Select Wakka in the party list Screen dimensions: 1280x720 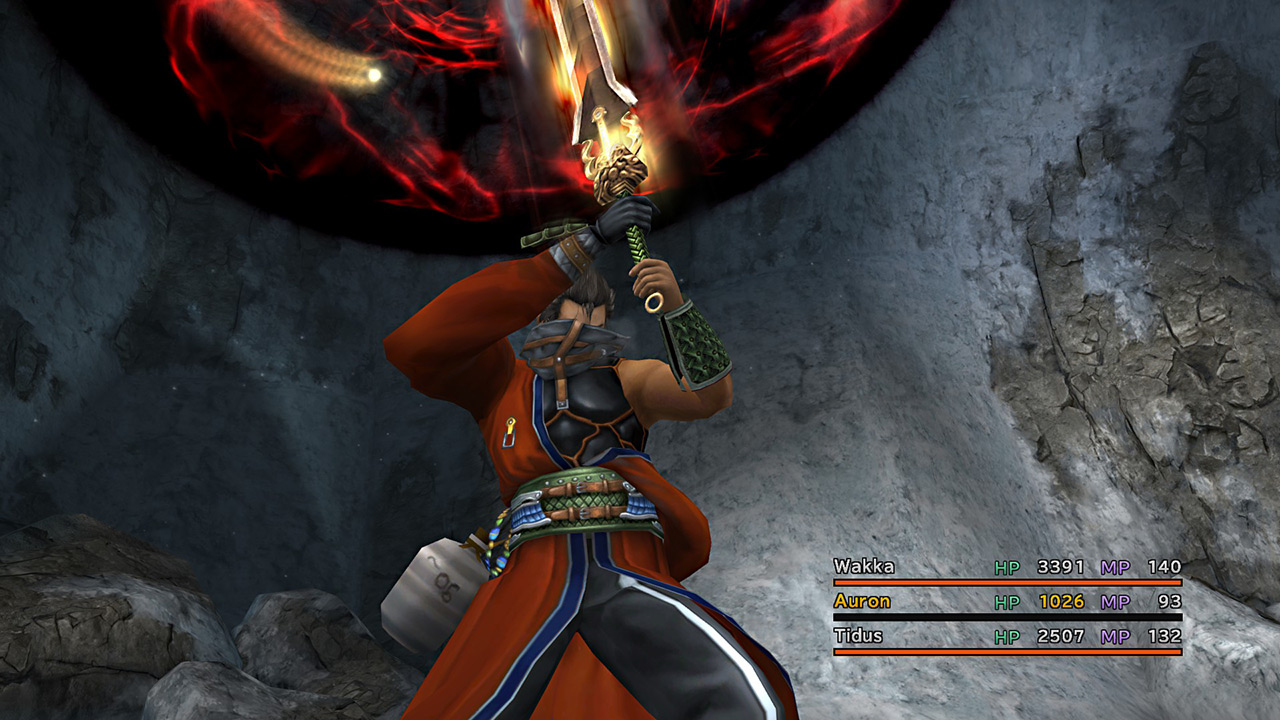coord(864,567)
